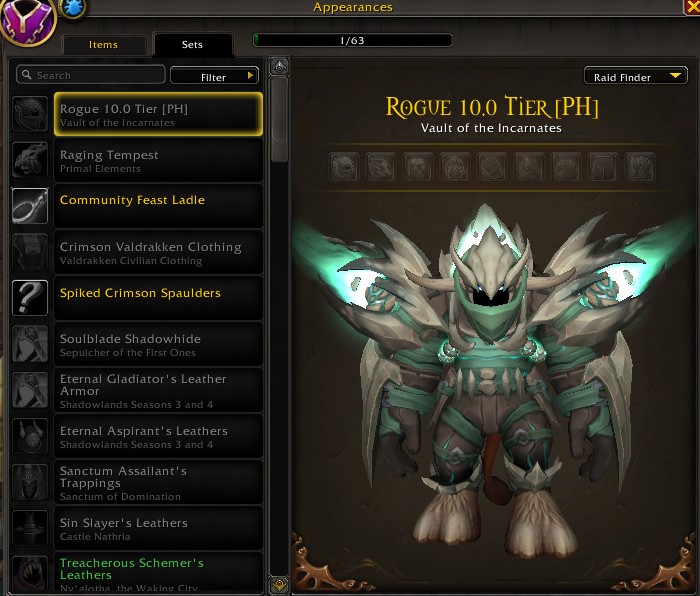Select Rogue 10.0 Tier [PH] set
Image resolution: width=700 pixels, height=596 pixels.
click(158, 114)
